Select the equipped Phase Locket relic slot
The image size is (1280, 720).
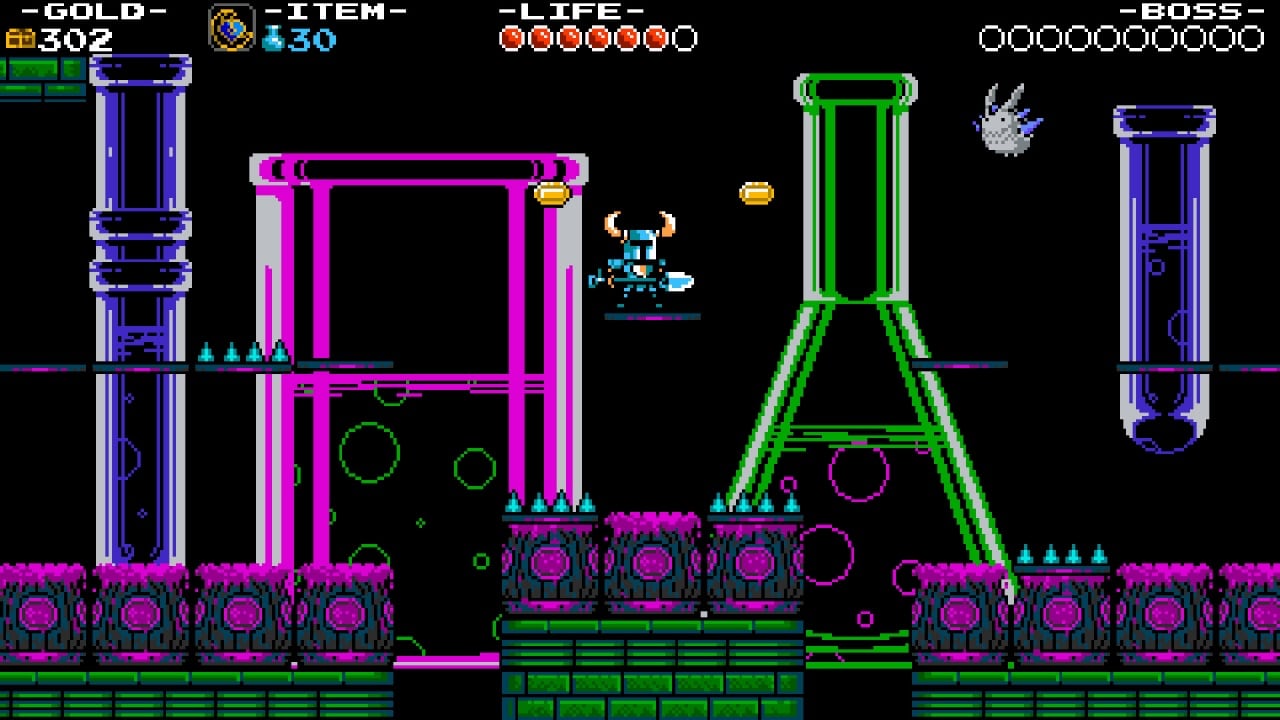pyautogui.click(x=231, y=28)
